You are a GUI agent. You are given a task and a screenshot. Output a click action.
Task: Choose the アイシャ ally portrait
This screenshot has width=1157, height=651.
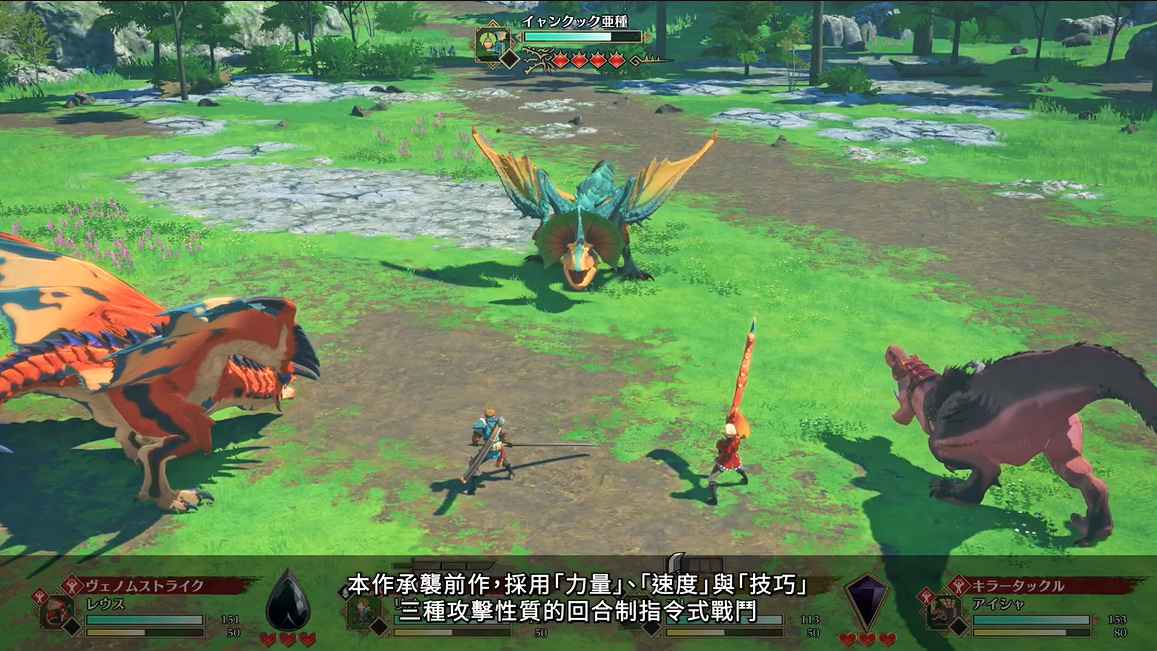[x=942, y=612]
